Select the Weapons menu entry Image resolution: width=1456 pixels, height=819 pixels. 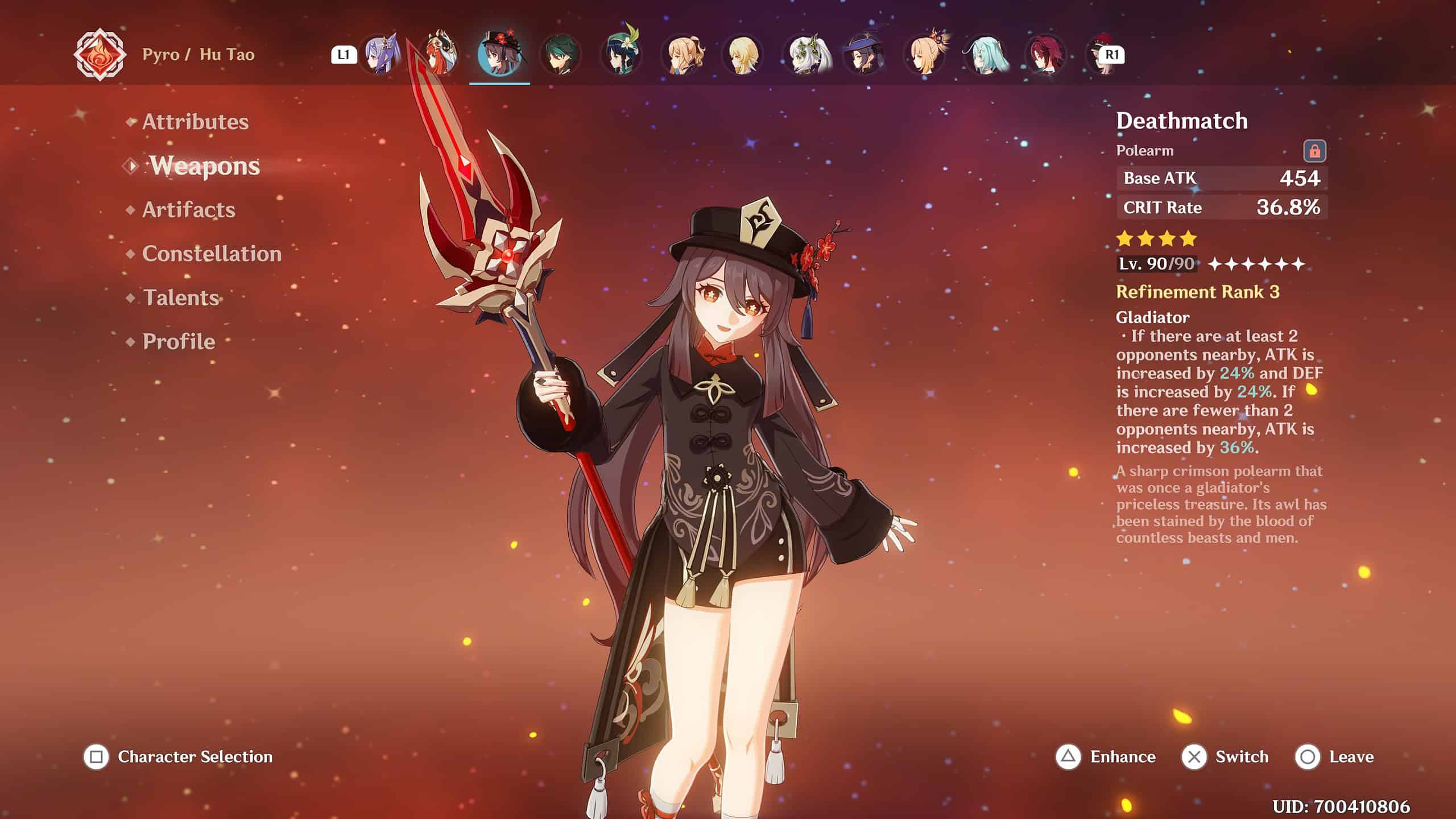point(205,166)
